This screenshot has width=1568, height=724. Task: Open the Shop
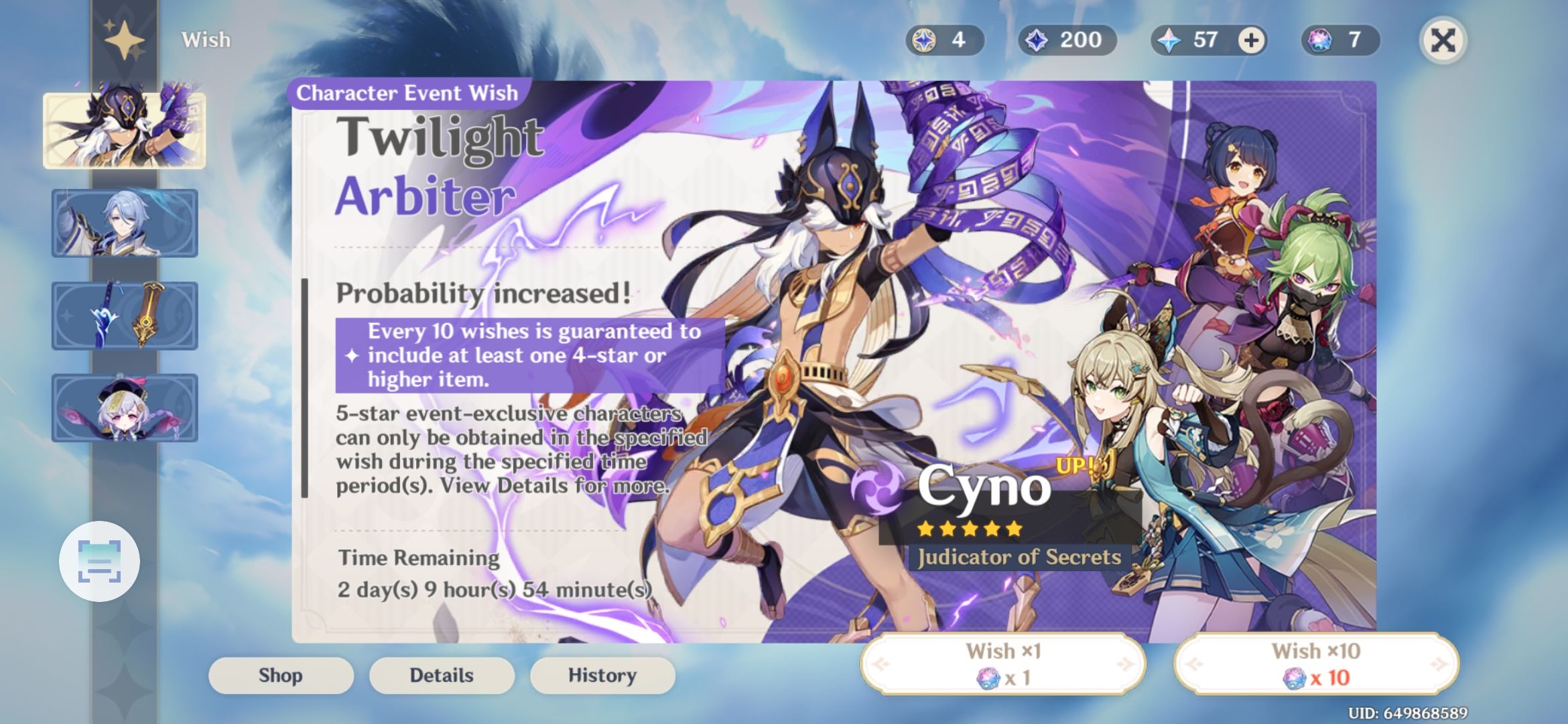281,675
